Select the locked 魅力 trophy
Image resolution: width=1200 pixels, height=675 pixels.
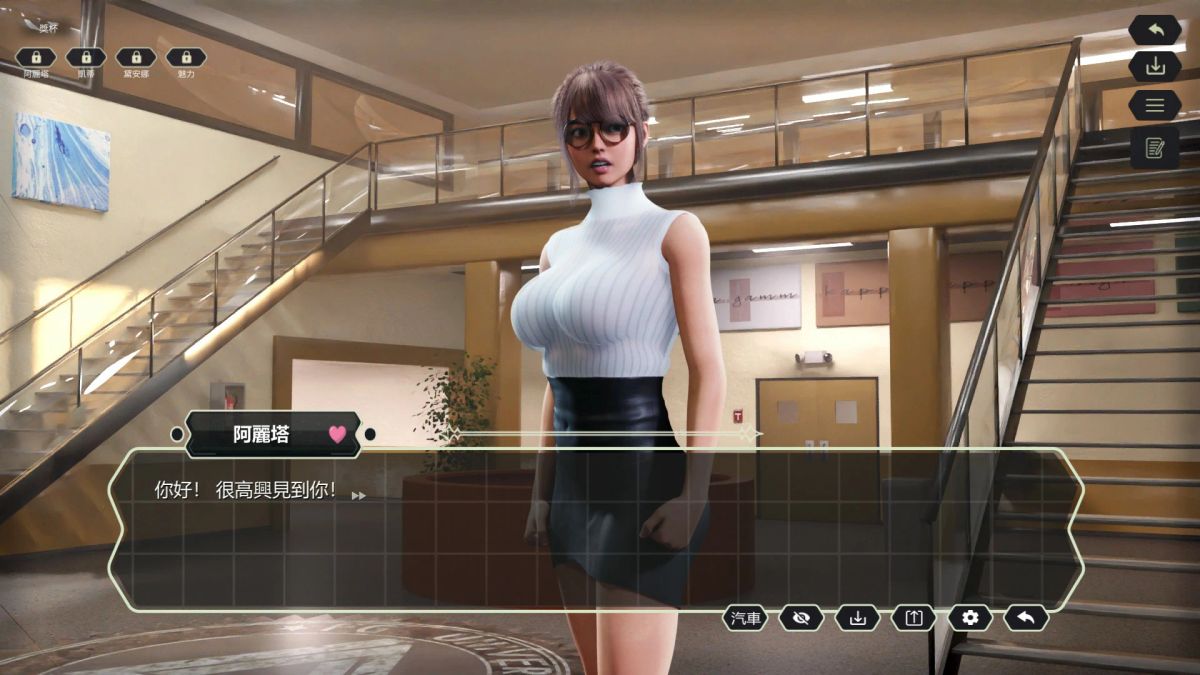point(186,58)
